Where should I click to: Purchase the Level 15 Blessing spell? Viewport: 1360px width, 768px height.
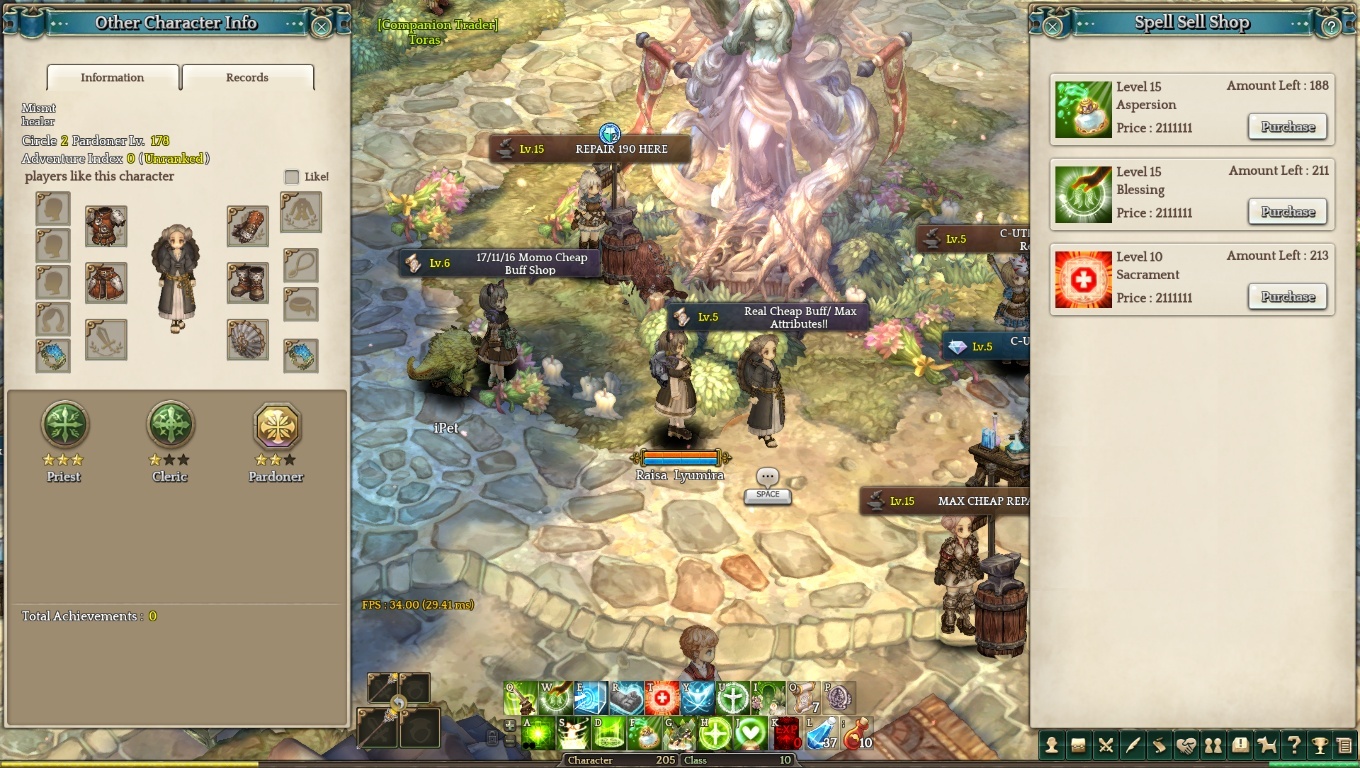click(x=1287, y=212)
